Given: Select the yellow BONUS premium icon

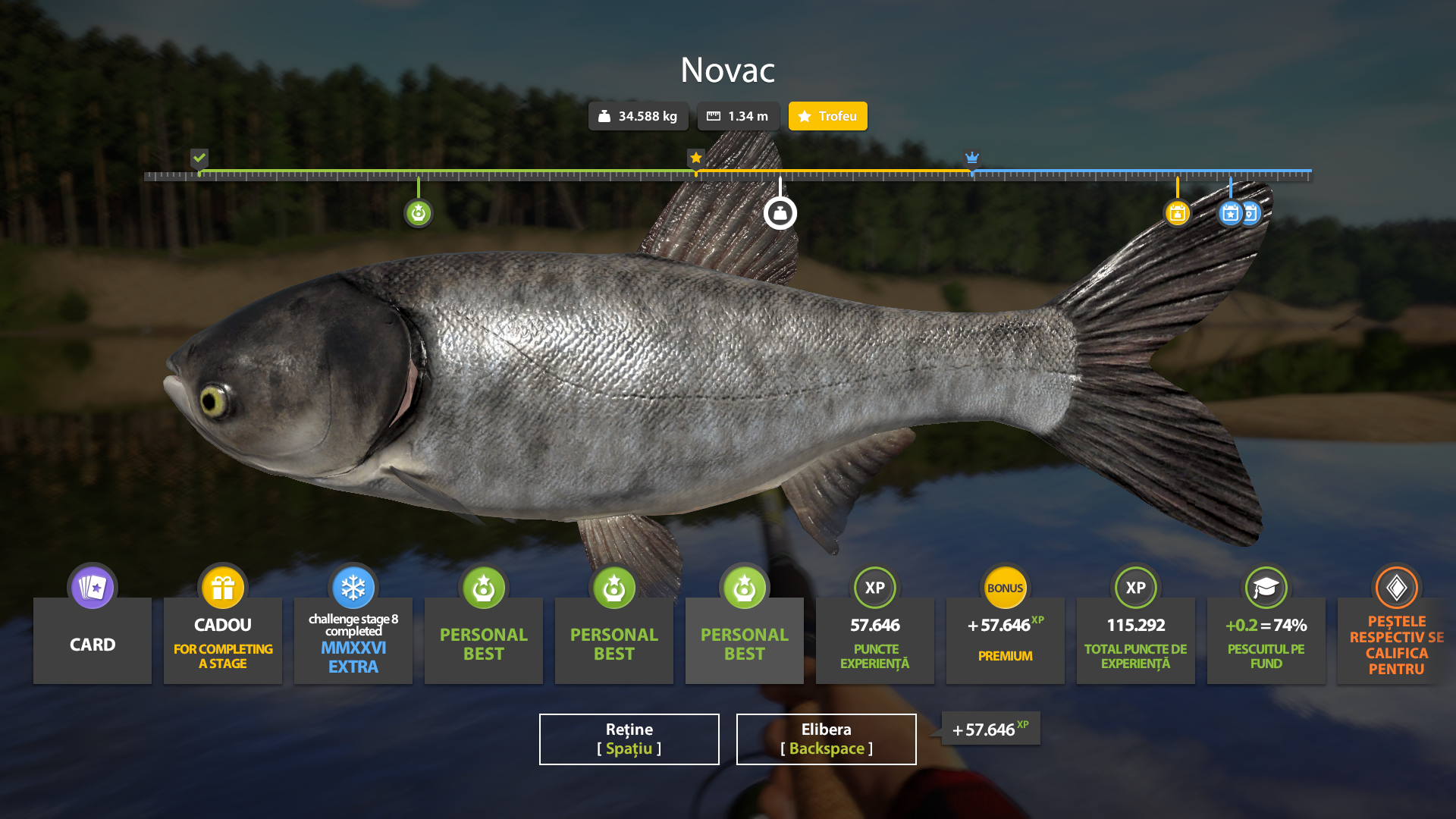Looking at the screenshot, I should click(1005, 587).
